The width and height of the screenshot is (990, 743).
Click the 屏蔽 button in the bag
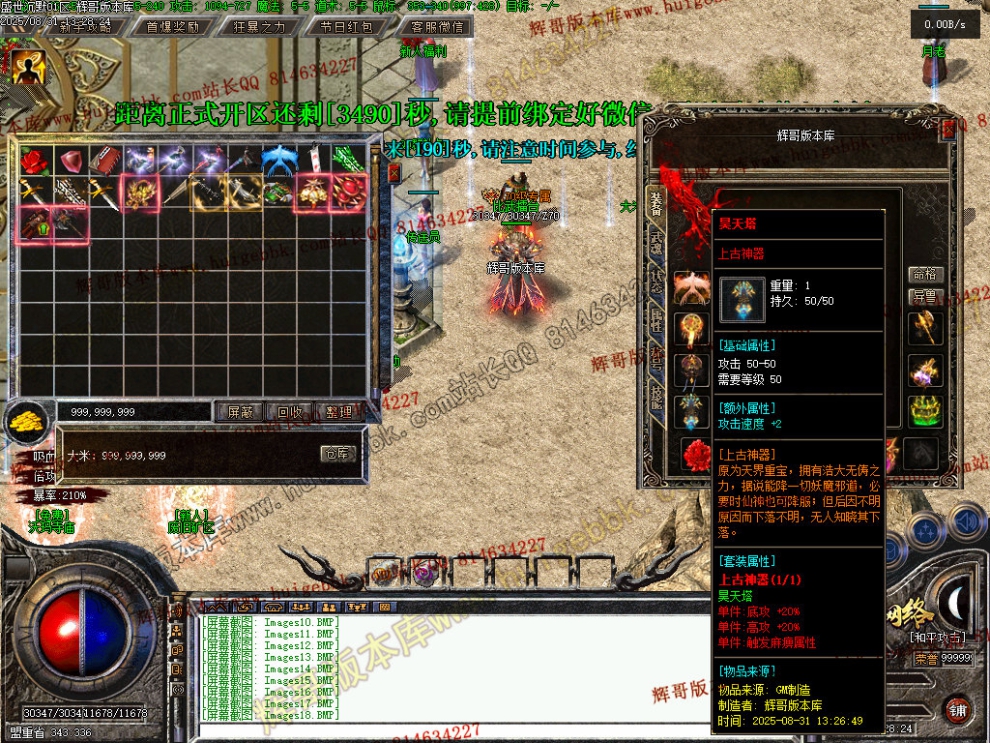click(241, 411)
